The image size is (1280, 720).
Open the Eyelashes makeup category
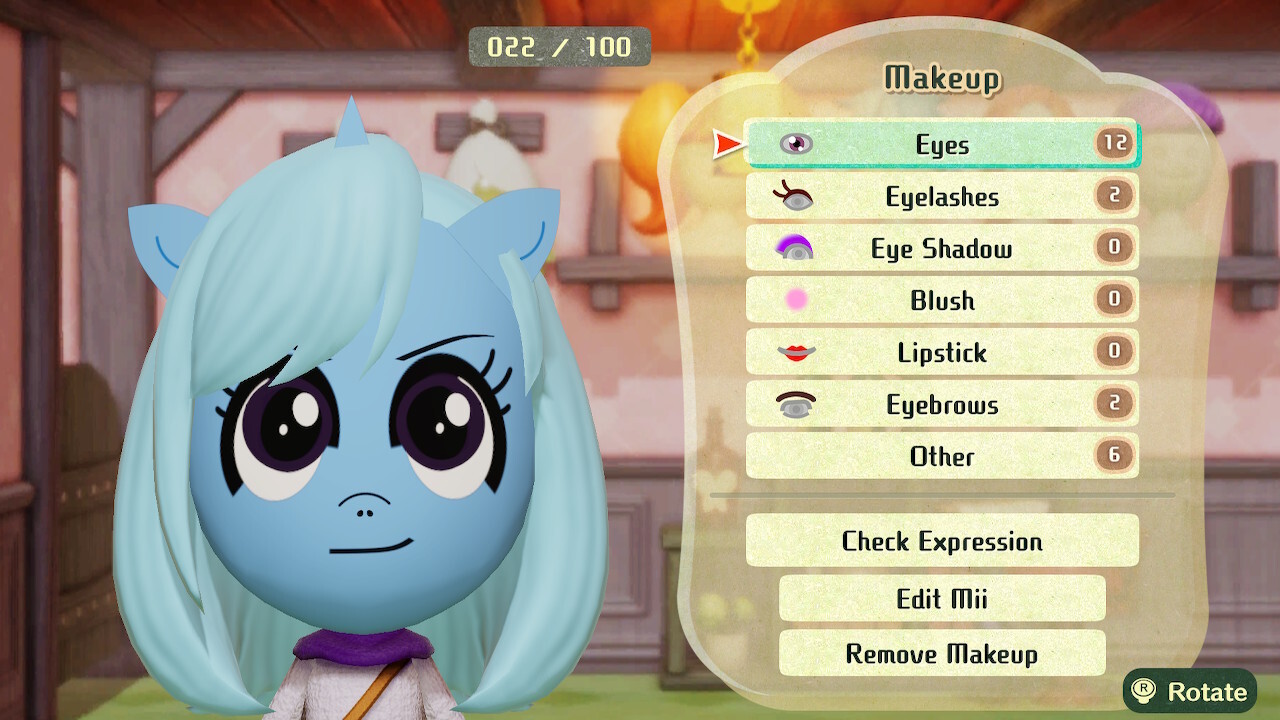(x=941, y=197)
